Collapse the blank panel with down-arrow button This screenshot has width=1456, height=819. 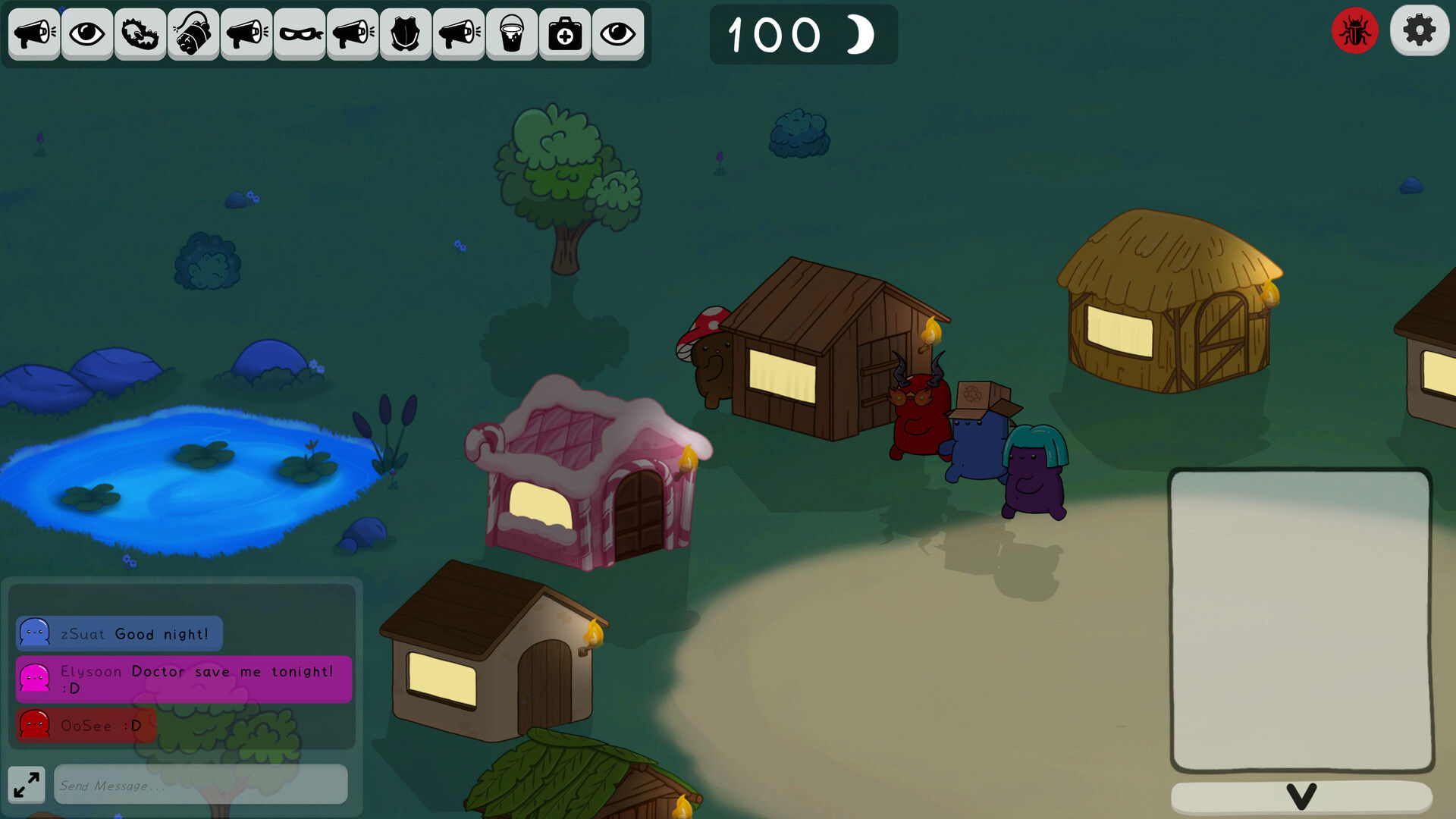[1301, 796]
